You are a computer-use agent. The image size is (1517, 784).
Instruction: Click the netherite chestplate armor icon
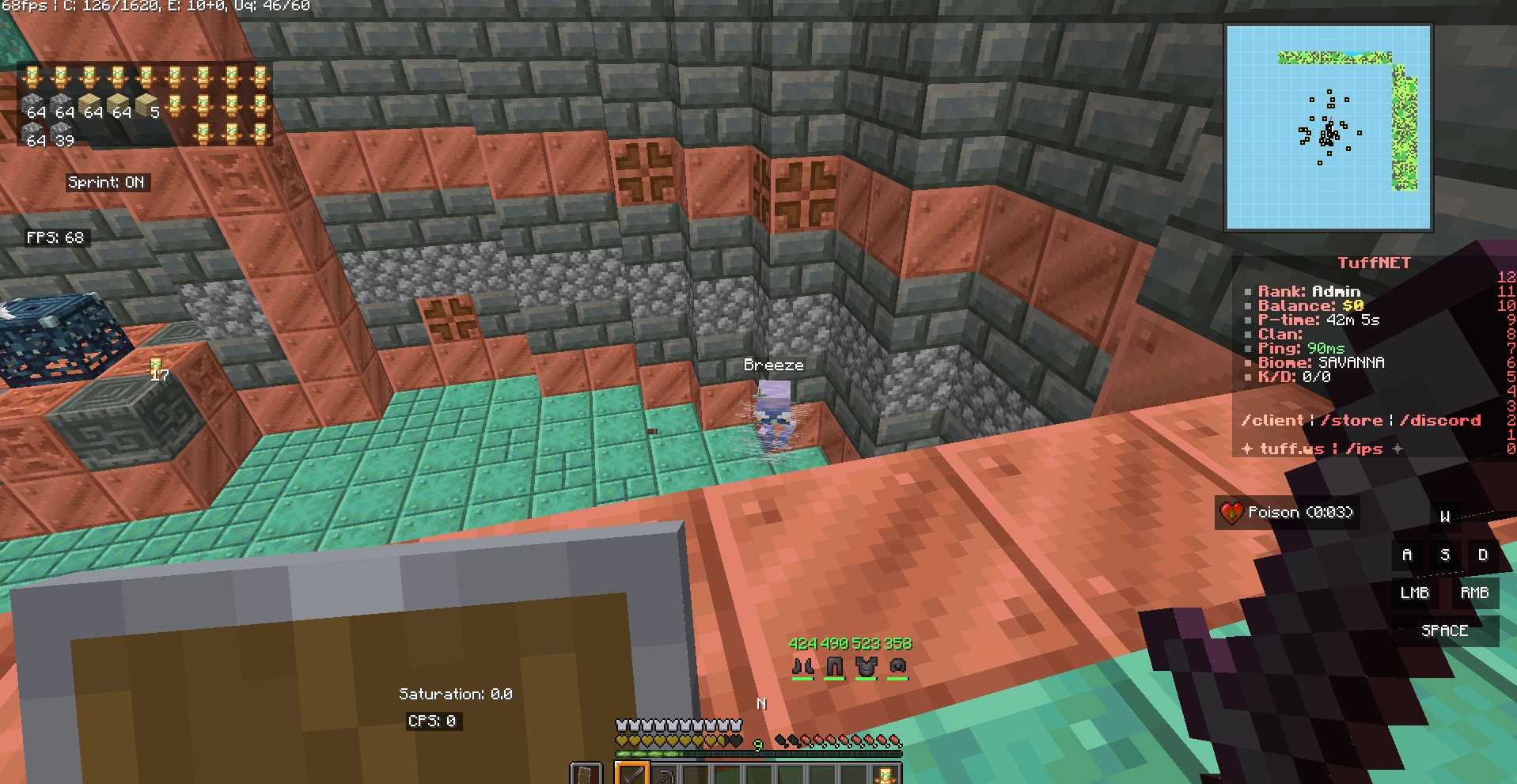click(866, 667)
